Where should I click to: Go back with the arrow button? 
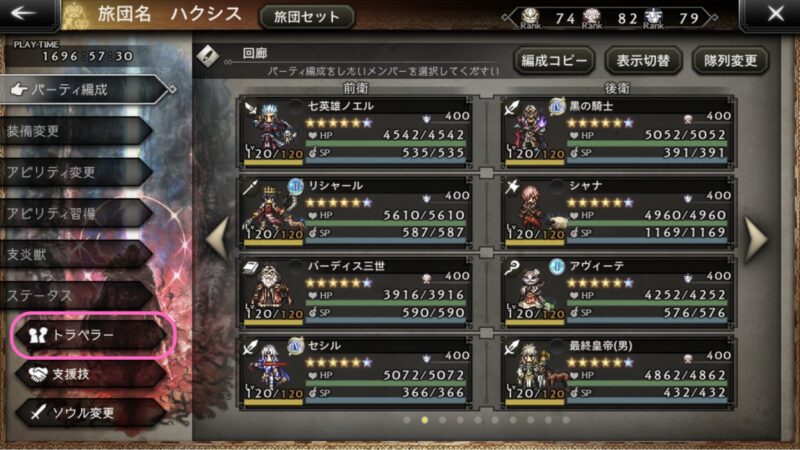[x=26, y=15]
